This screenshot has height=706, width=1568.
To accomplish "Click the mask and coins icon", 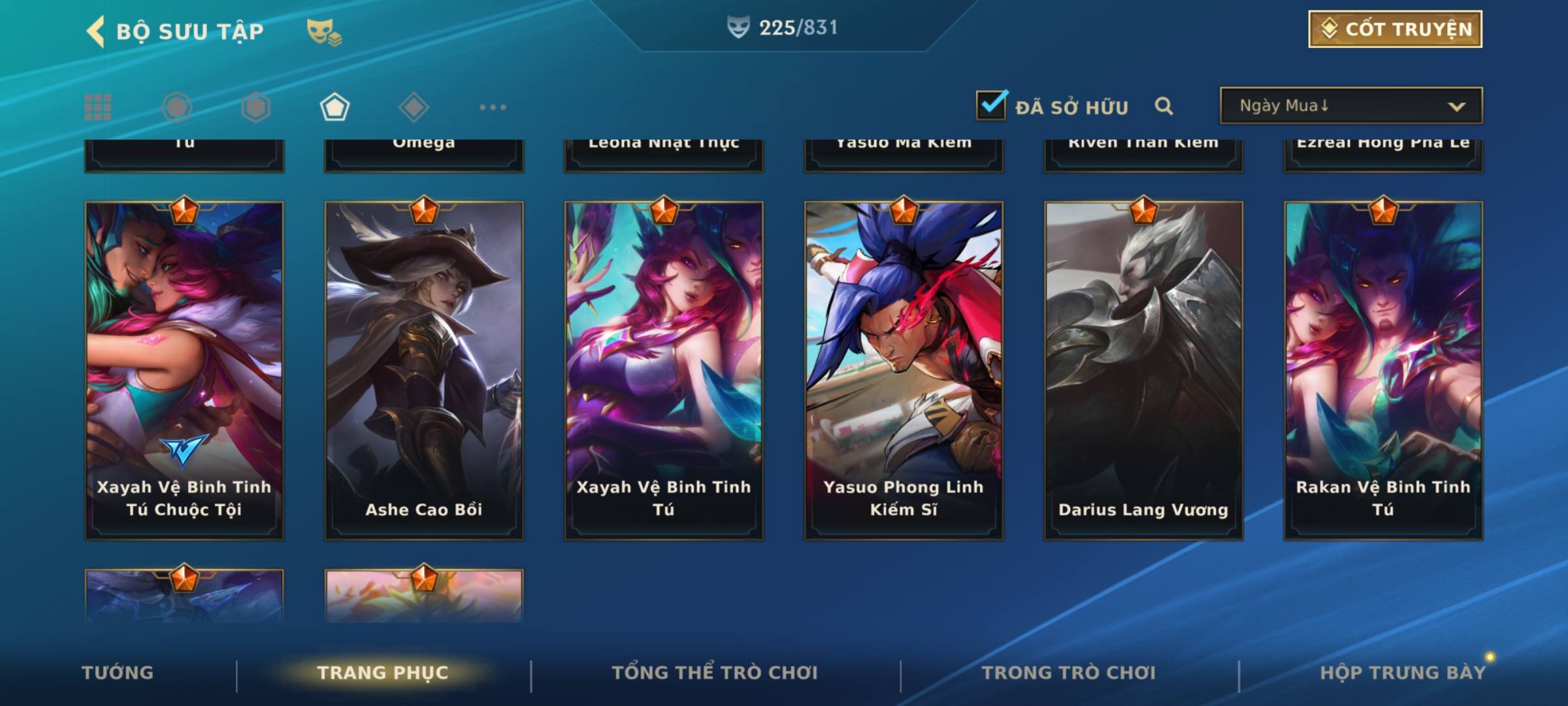I will point(324,32).
